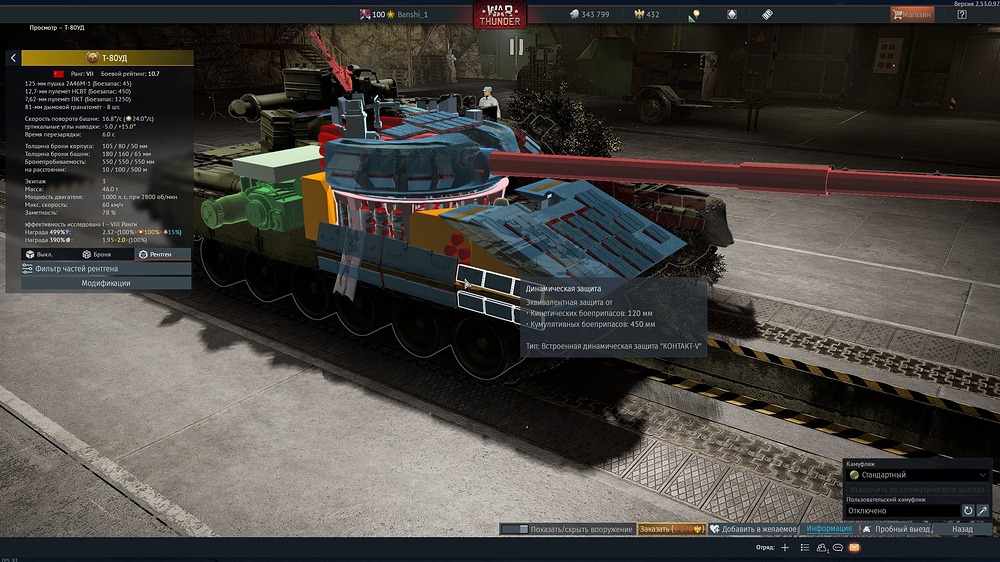Screen dimensions: 1000x562
Task: Add vehicle to wishlist via Добавить в желаемое
Action: (x=754, y=529)
